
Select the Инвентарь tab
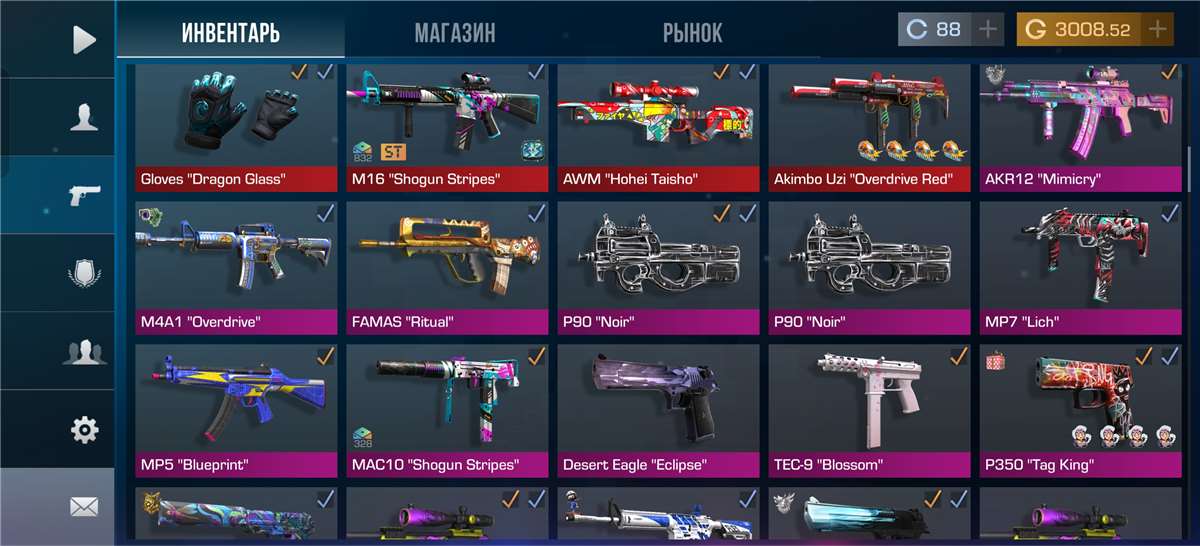230,32
